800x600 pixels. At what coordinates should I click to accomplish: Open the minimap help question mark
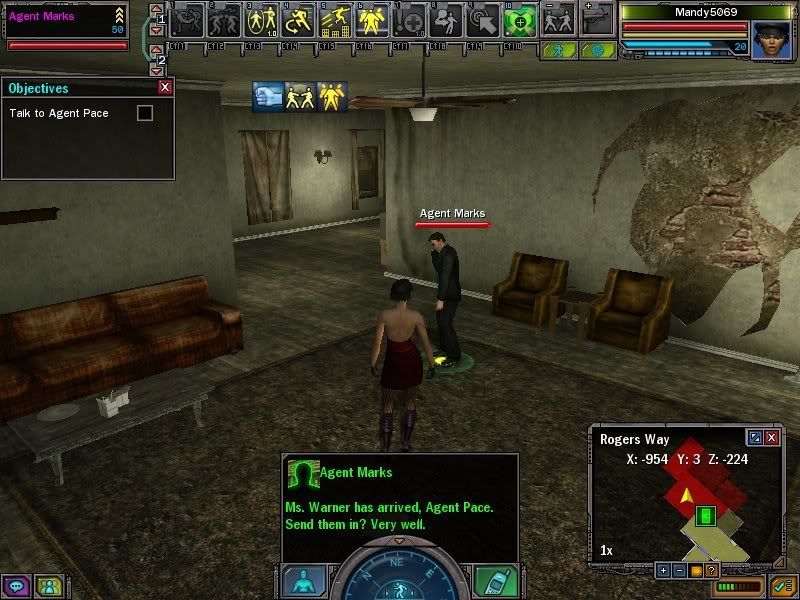[711, 570]
